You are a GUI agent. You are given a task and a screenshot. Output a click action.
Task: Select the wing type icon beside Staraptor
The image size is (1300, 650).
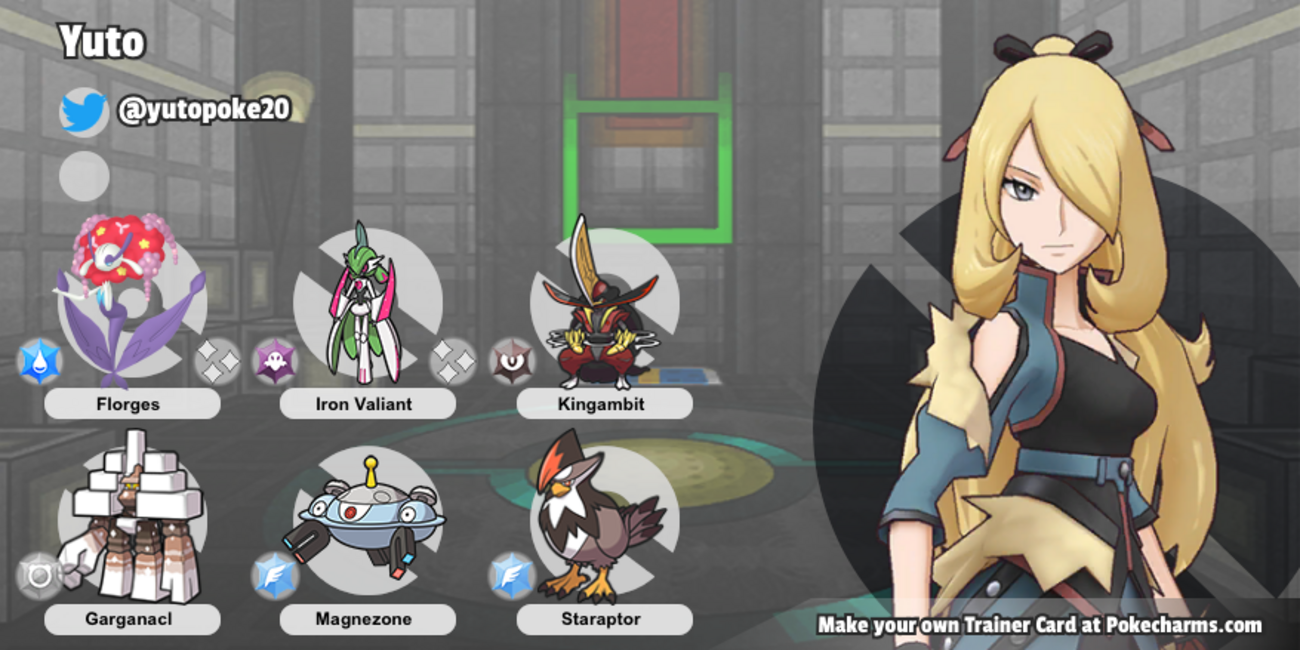coord(511,576)
